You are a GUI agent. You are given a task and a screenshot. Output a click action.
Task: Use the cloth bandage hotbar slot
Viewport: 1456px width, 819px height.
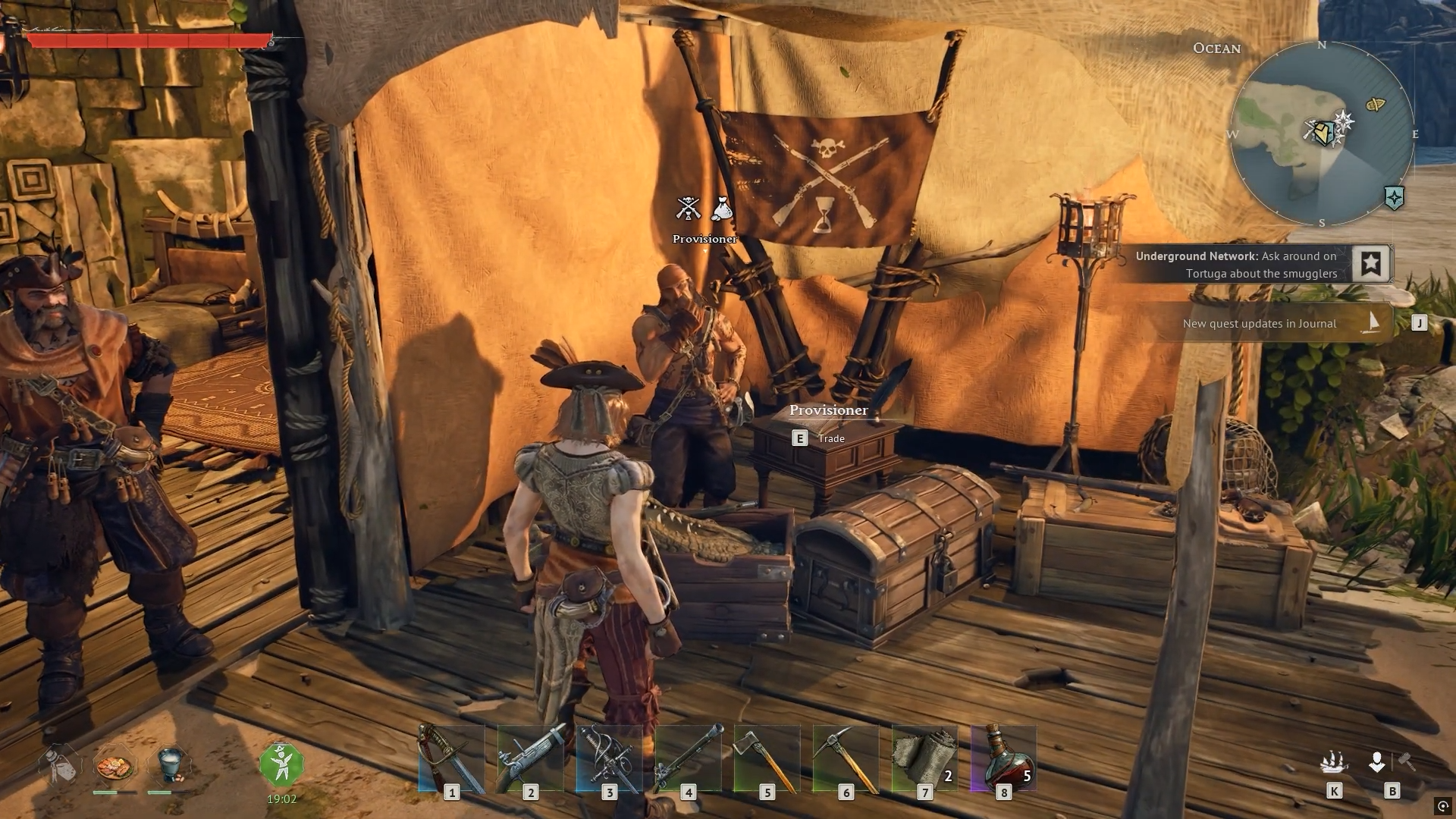click(924, 758)
